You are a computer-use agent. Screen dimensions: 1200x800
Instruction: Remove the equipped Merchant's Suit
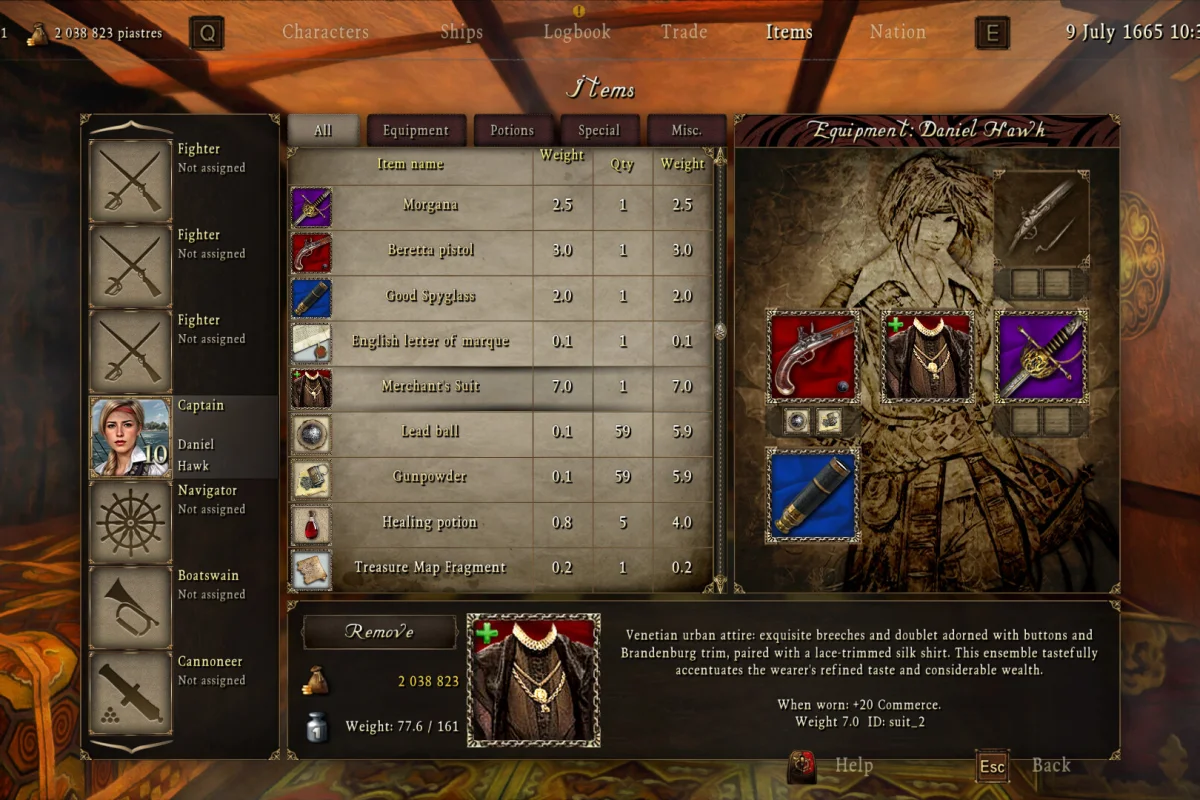pyautogui.click(x=379, y=632)
